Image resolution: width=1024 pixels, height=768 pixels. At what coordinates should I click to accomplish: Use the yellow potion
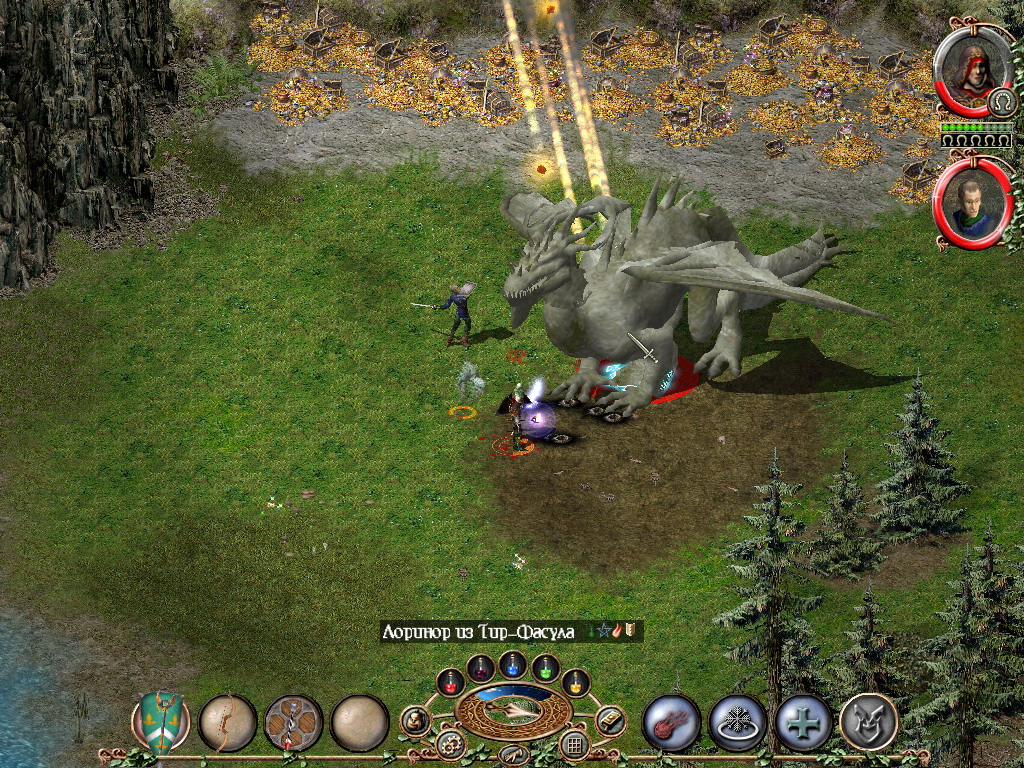coord(576,682)
